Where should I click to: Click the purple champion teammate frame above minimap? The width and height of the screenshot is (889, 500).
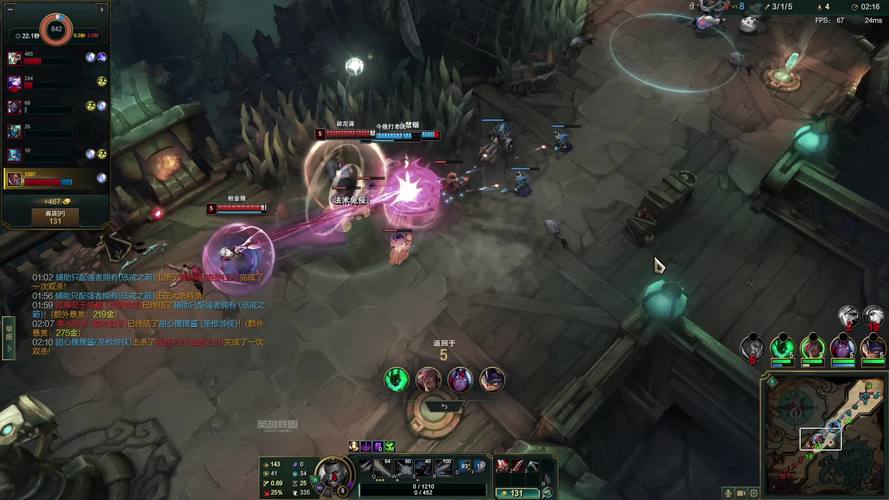coord(842,348)
